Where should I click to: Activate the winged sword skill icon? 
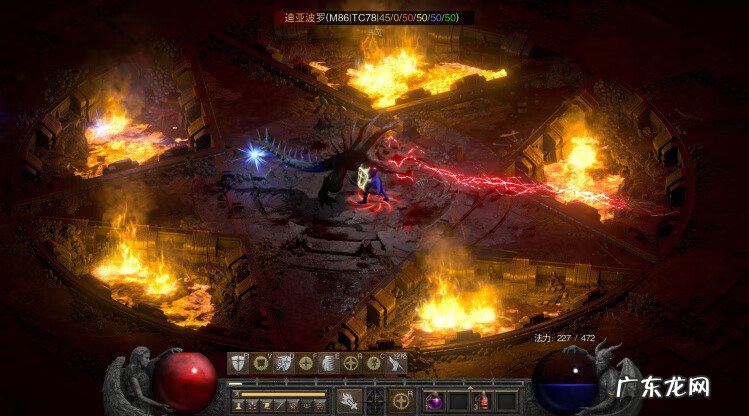coord(283,364)
